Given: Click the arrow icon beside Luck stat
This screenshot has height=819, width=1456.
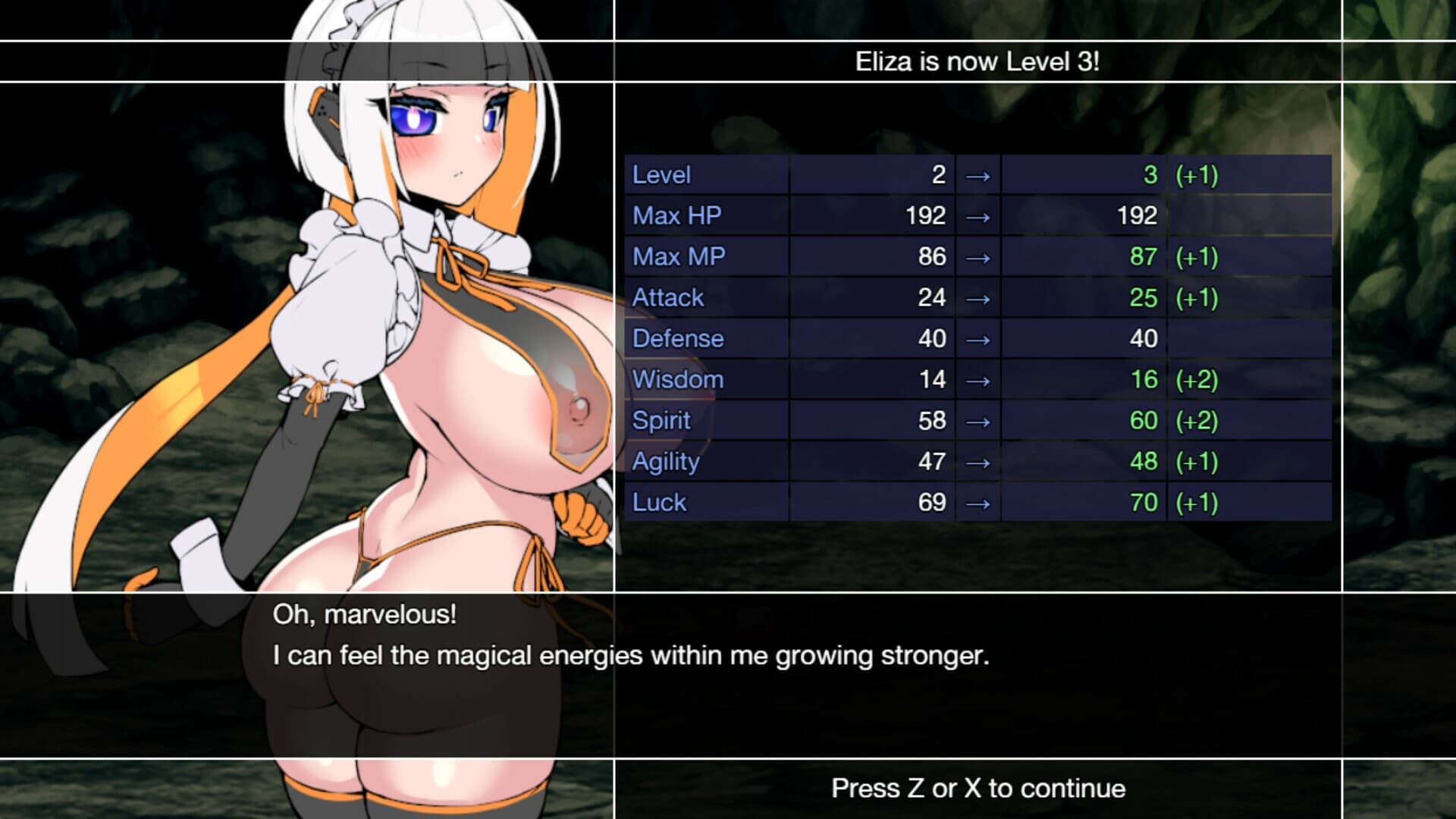Looking at the screenshot, I should (x=978, y=502).
